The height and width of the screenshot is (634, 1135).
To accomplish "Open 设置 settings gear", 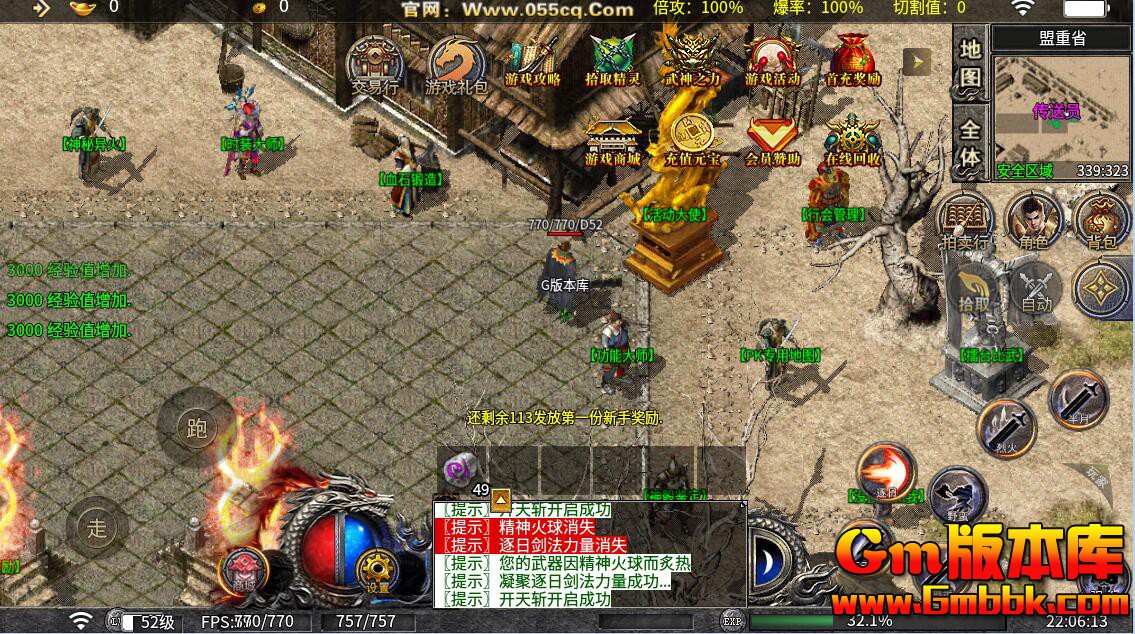I will [377, 572].
